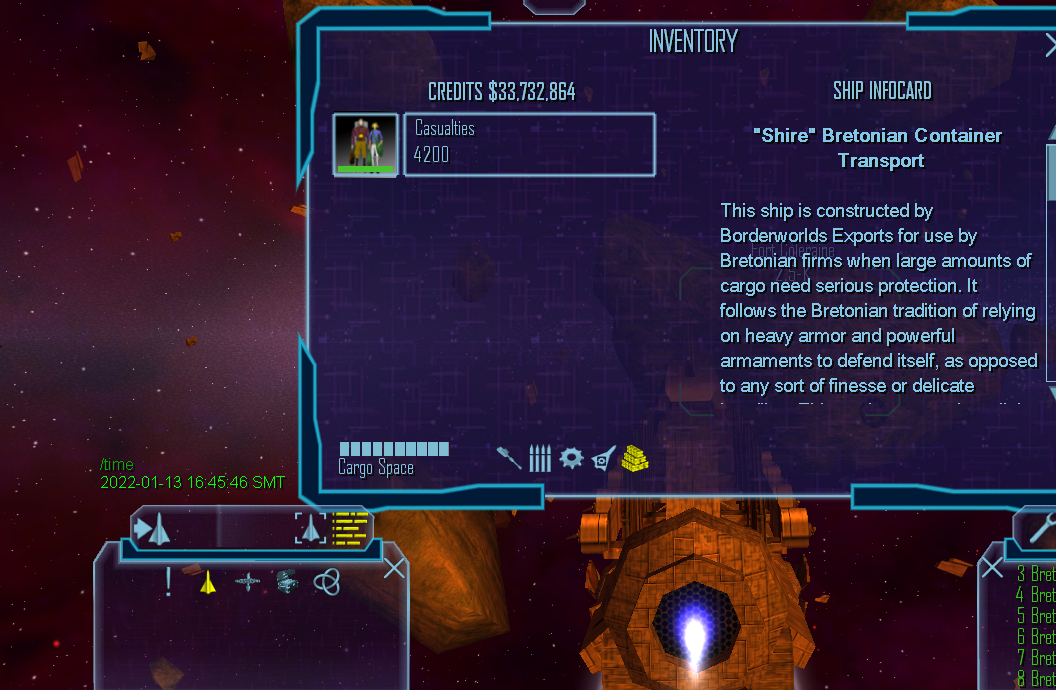Image resolution: width=1056 pixels, height=690 pixels.
Task: Click the infocard scrollbar
Action: (1051, 260)
